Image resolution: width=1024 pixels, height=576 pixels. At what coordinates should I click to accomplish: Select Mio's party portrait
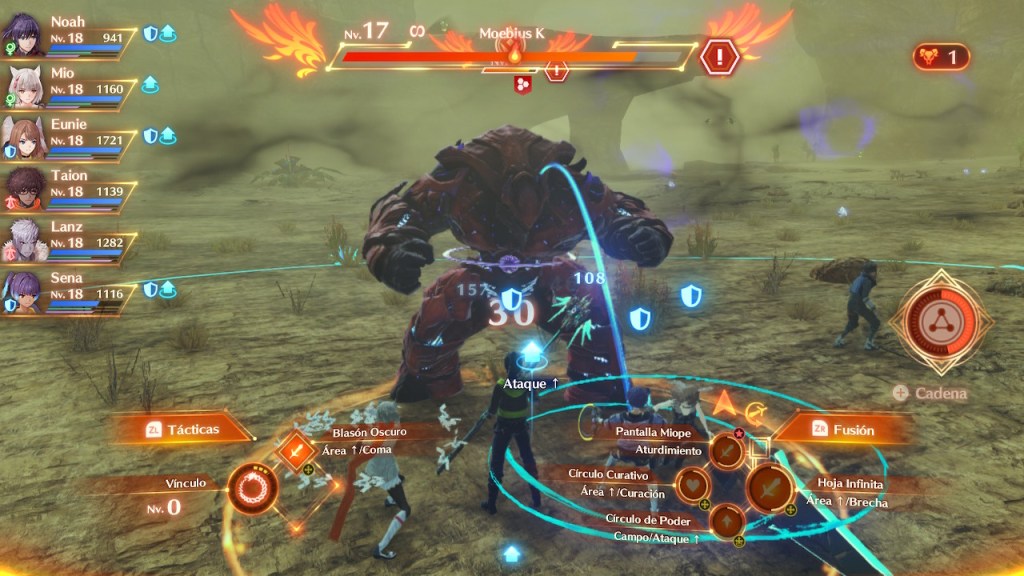pyautogui.click(x=23, y=87)
